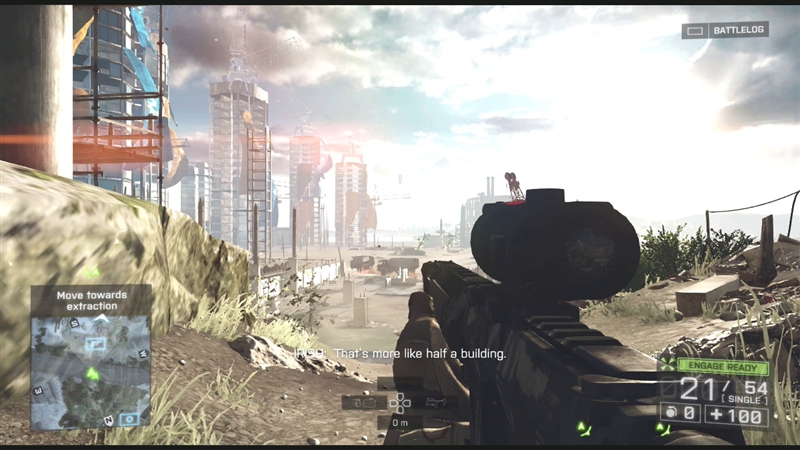The width and height of the screenshot is (800, 450).
Task: Choose the left gadget slot in weapon selector
Action: (364, 402)
